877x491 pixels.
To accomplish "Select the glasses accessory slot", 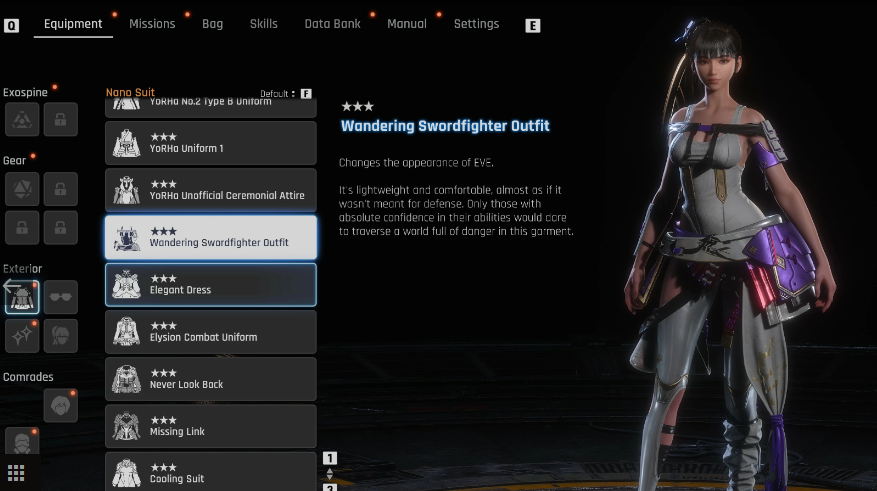I will pyautogui.click(x=61, y=297).
